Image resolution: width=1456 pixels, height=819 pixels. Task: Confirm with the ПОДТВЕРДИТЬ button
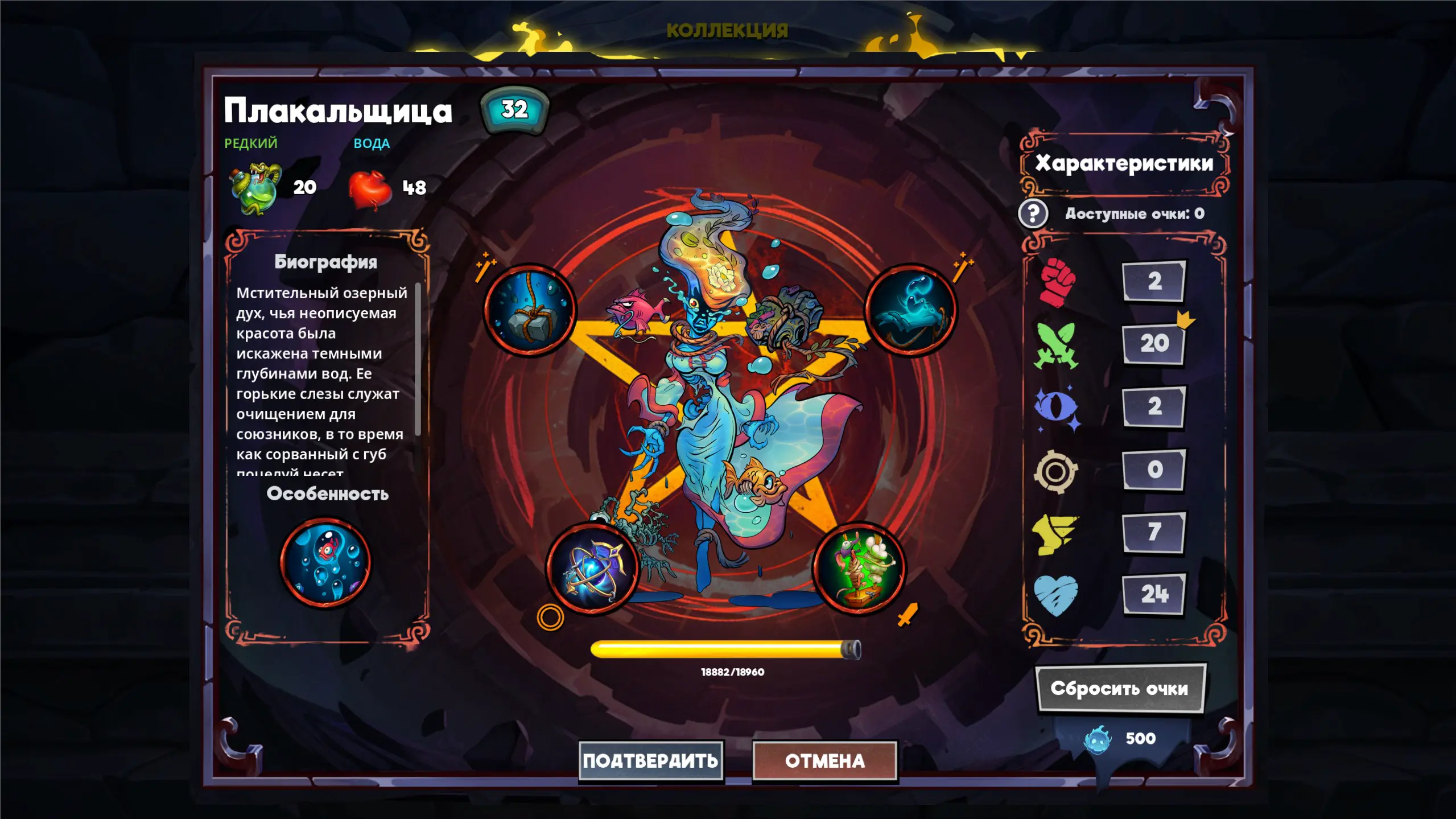click(x=650, y=760)
